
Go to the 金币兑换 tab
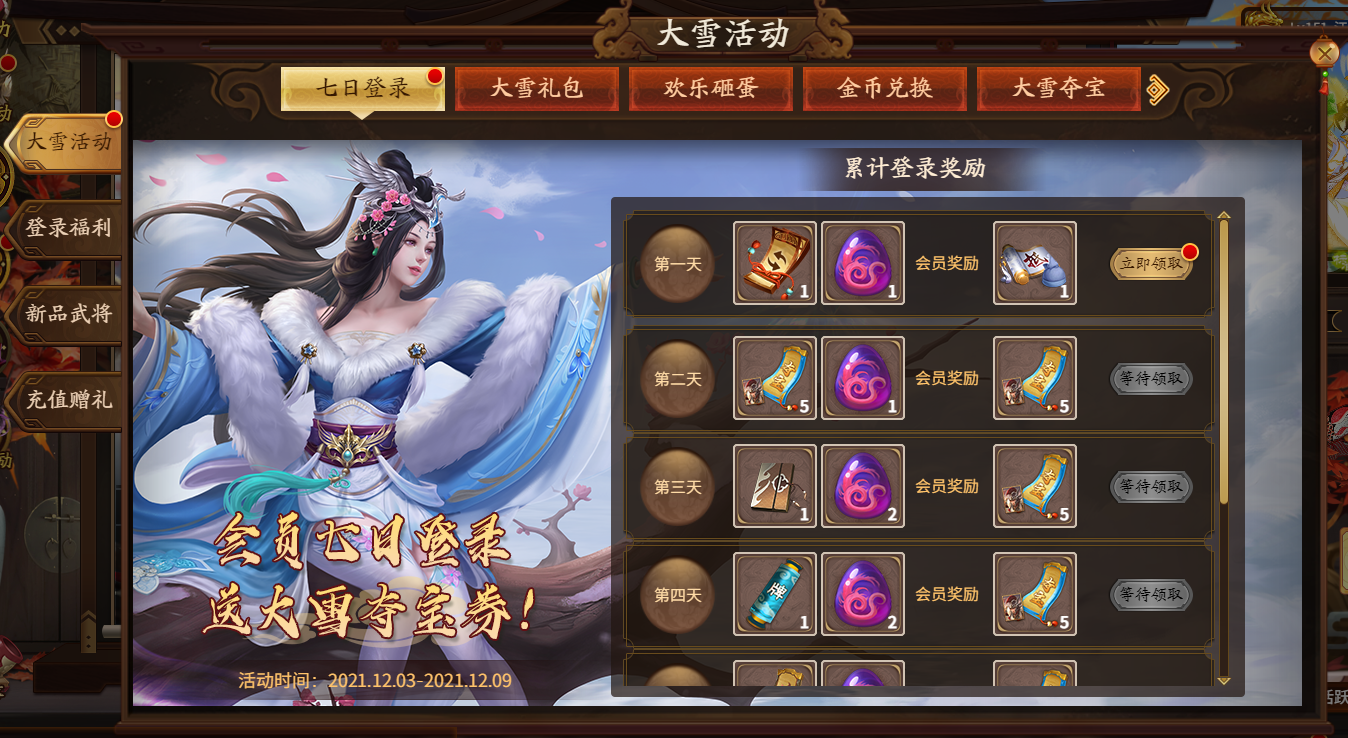click(885, 89)
